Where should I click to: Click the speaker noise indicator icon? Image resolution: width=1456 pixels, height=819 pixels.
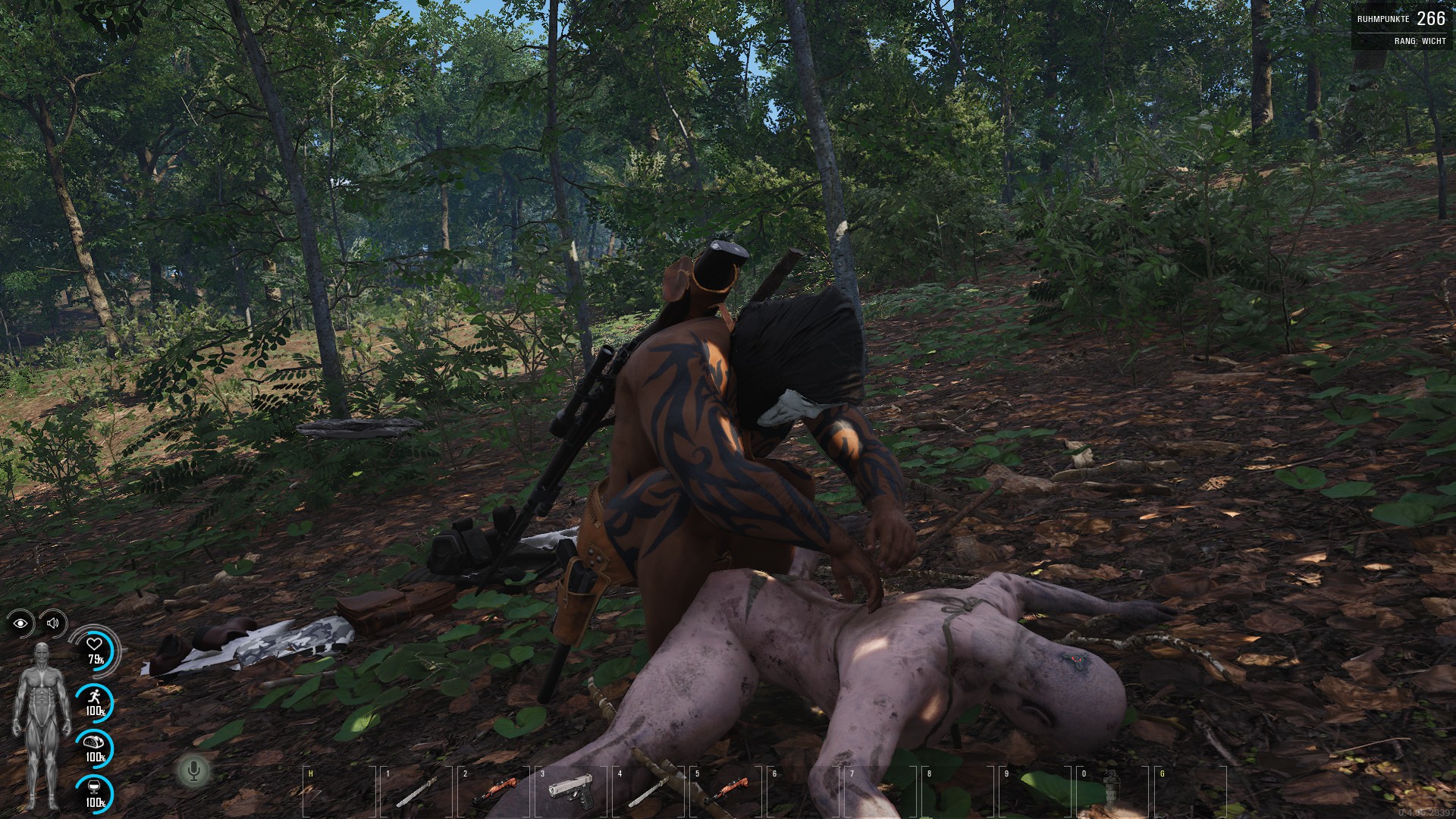coord(52,623)
